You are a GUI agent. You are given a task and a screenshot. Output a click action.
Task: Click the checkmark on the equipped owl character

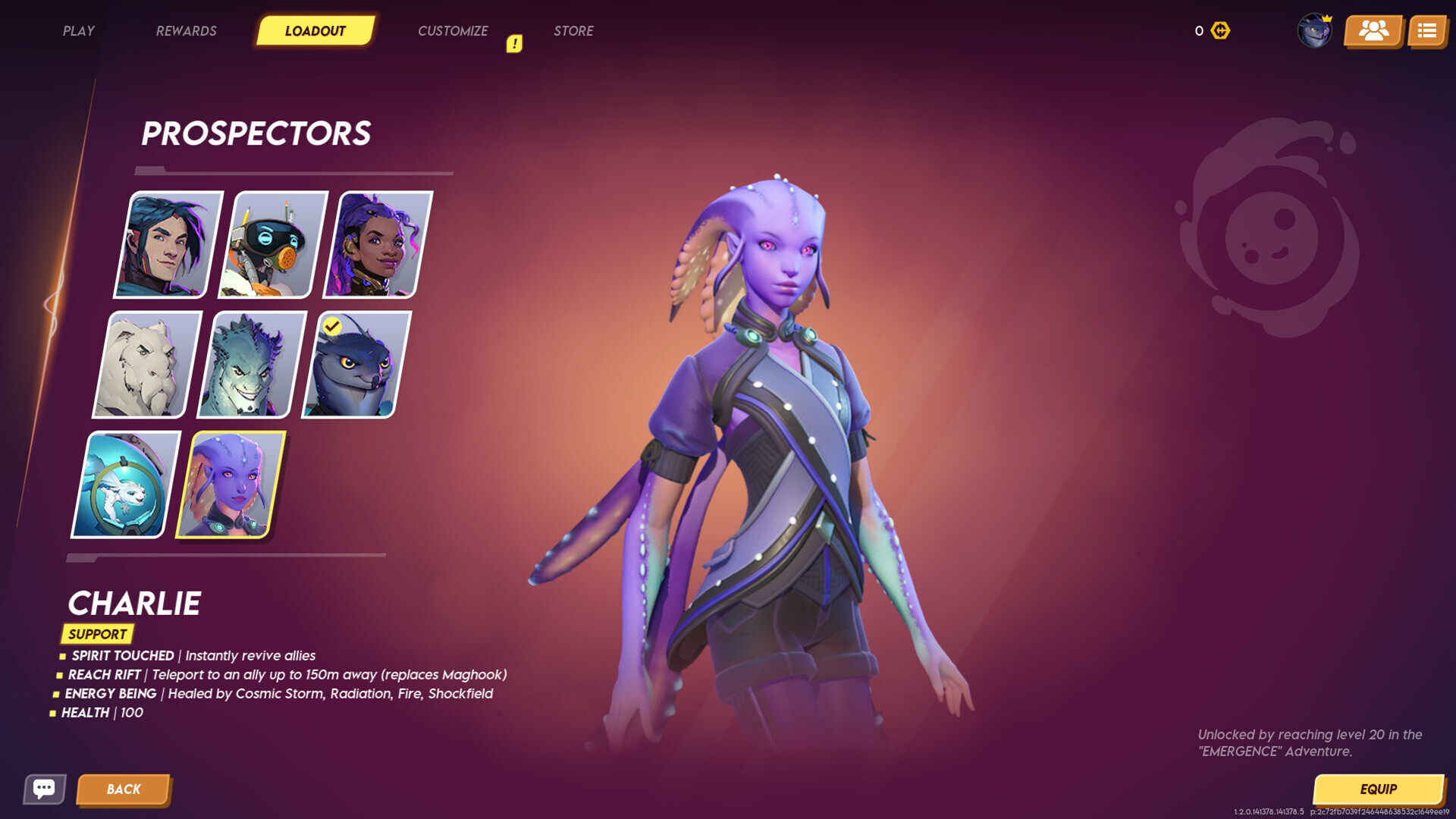pyautogui.click(x=331, y=325)
